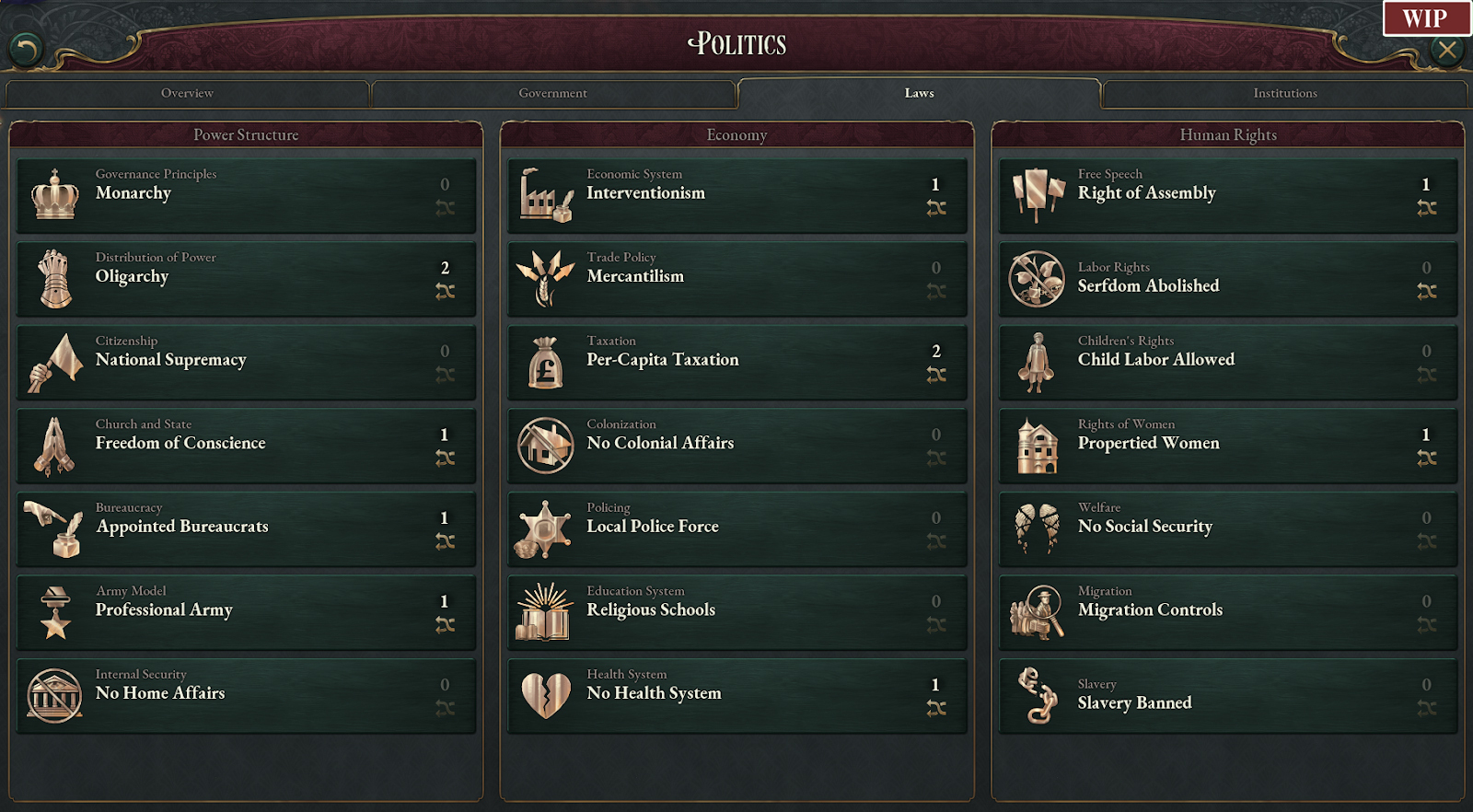Select the No Home Affairs law

(246, 696)
